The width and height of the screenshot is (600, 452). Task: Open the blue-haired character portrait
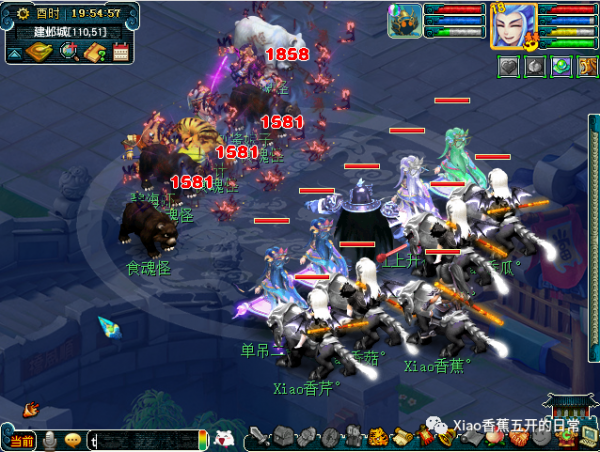point(513,24)
